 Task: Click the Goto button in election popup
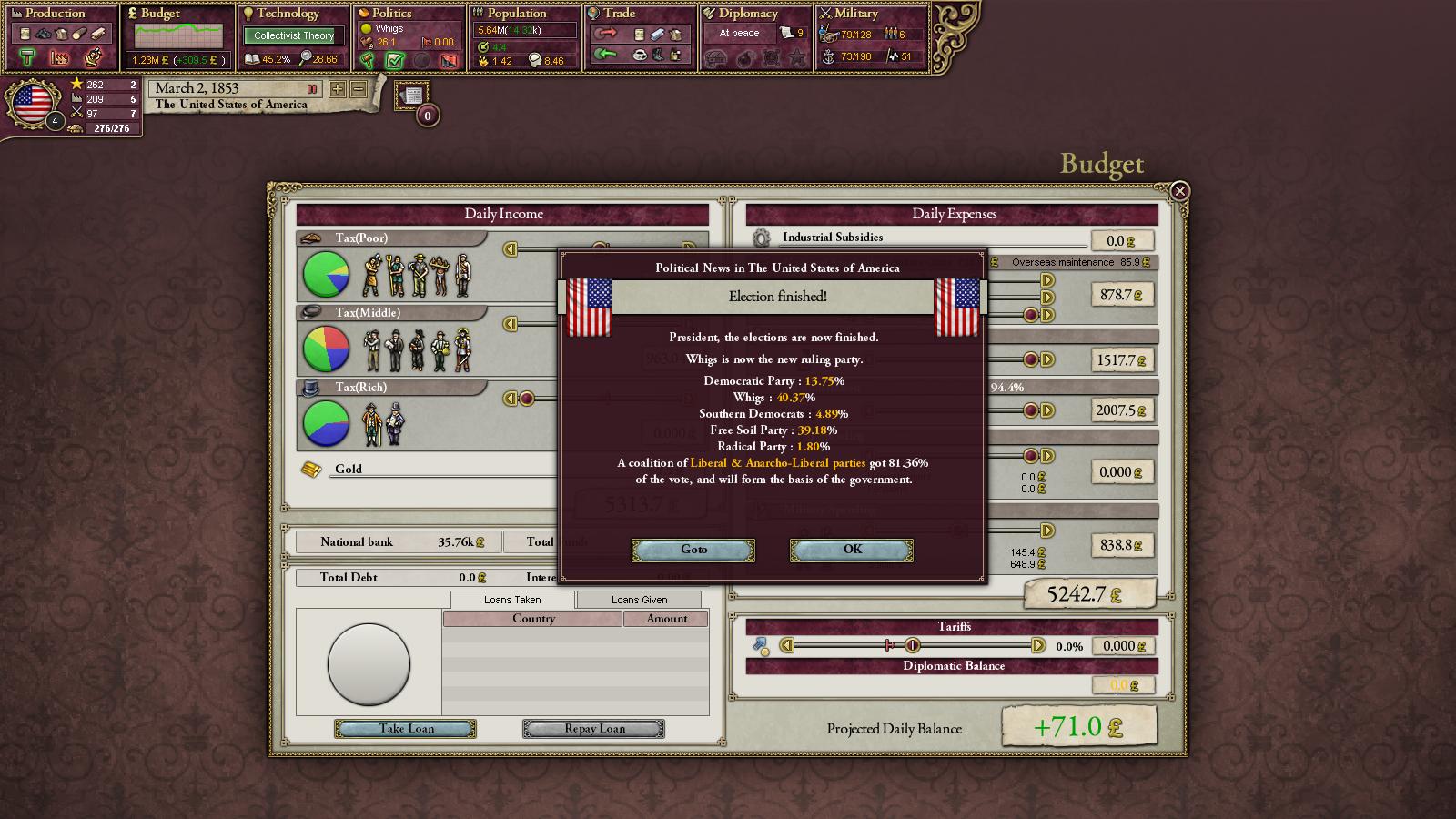coord(693,550)
